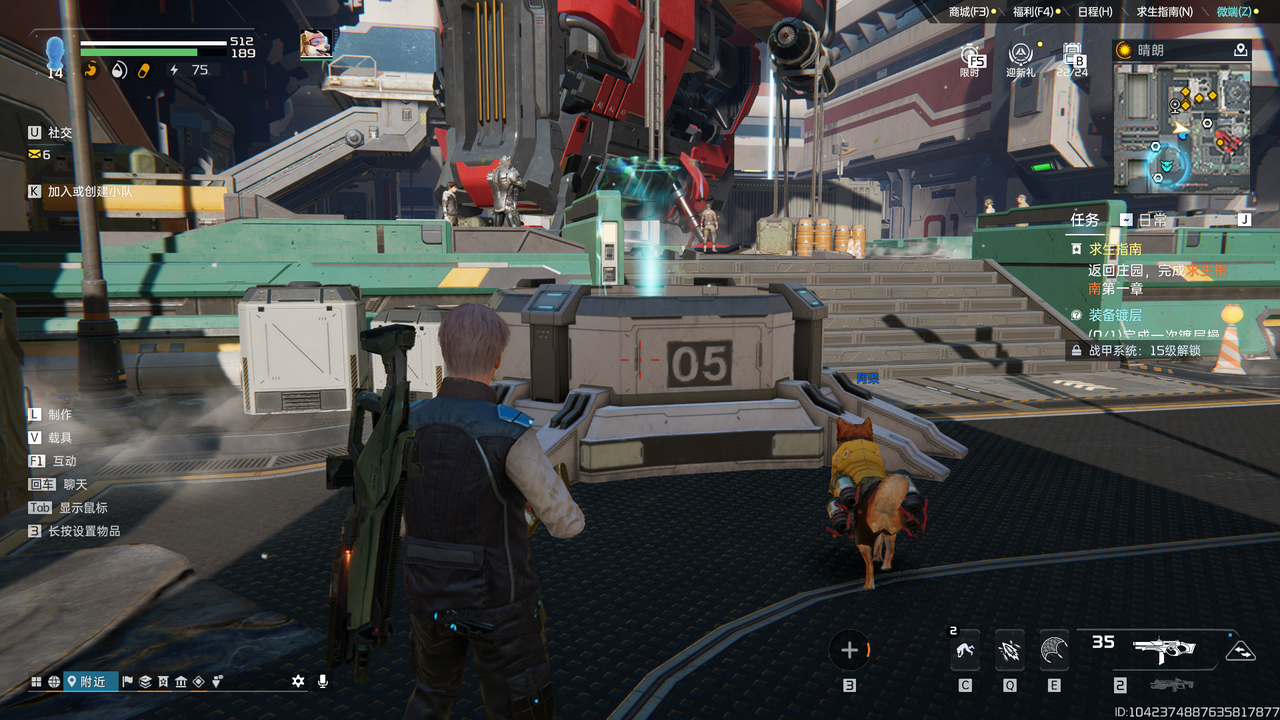Viewport: 1280px width, 720px height.
Task: Click the weapon swap triangle button
Action: [x=1240, y=651]
